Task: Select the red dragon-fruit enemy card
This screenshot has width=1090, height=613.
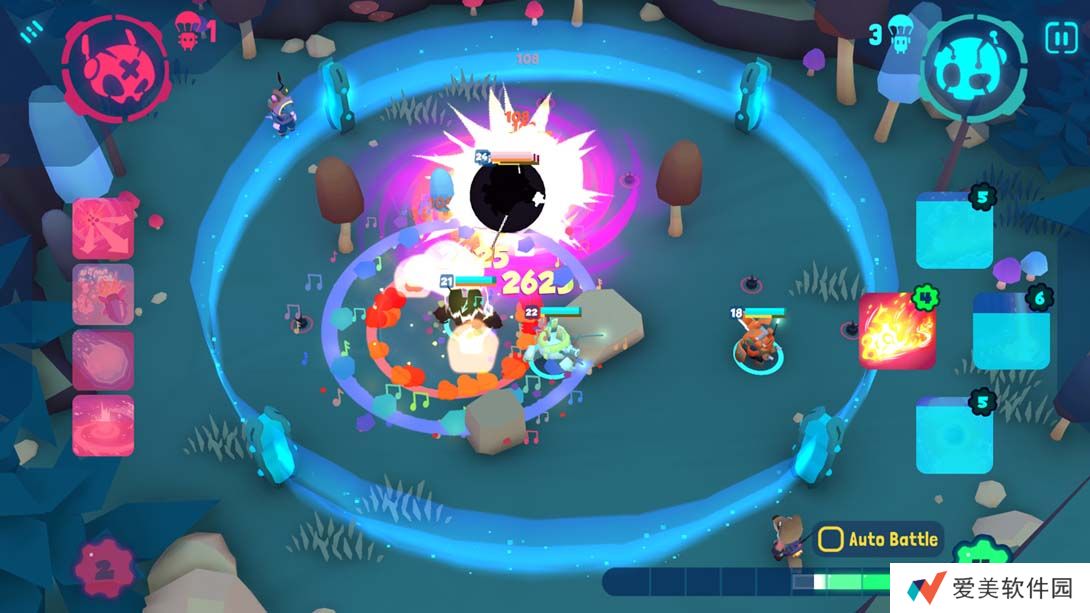Action: point(103,294)
